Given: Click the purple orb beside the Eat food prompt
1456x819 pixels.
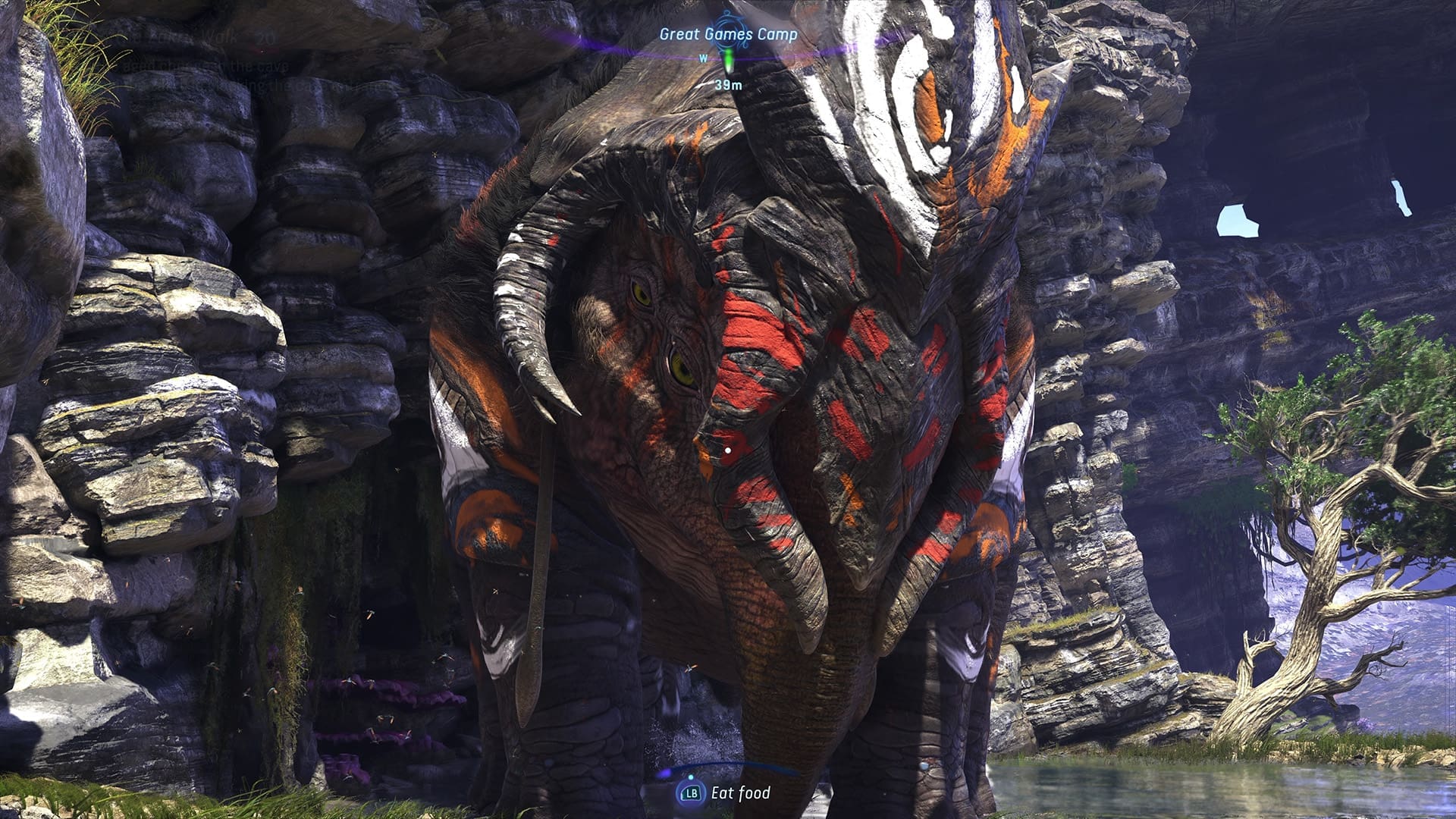Looking at the screenshot, I should [x=664, y=773].
